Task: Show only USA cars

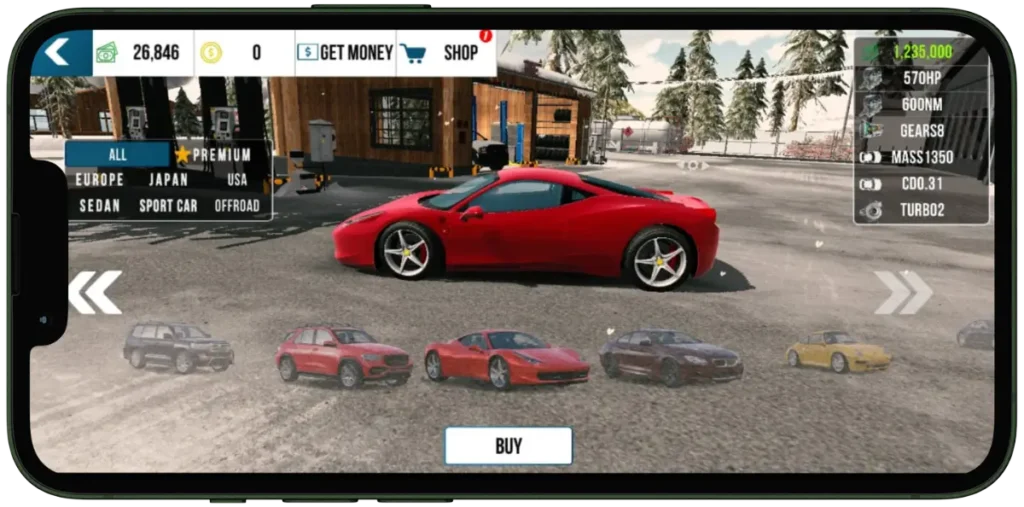Action: [237, 180]
